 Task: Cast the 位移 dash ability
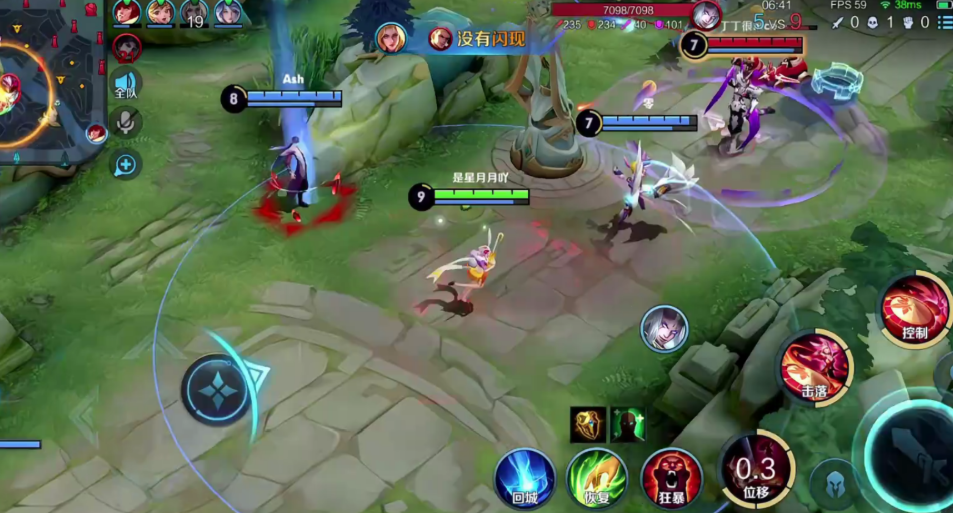tap(754, 469)
